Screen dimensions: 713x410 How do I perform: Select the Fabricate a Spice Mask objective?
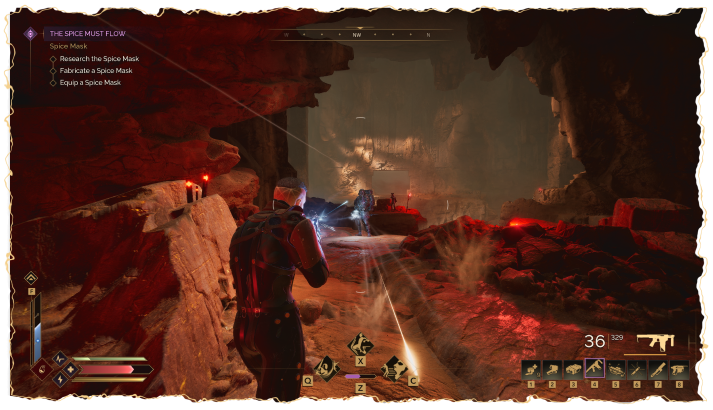98,71
